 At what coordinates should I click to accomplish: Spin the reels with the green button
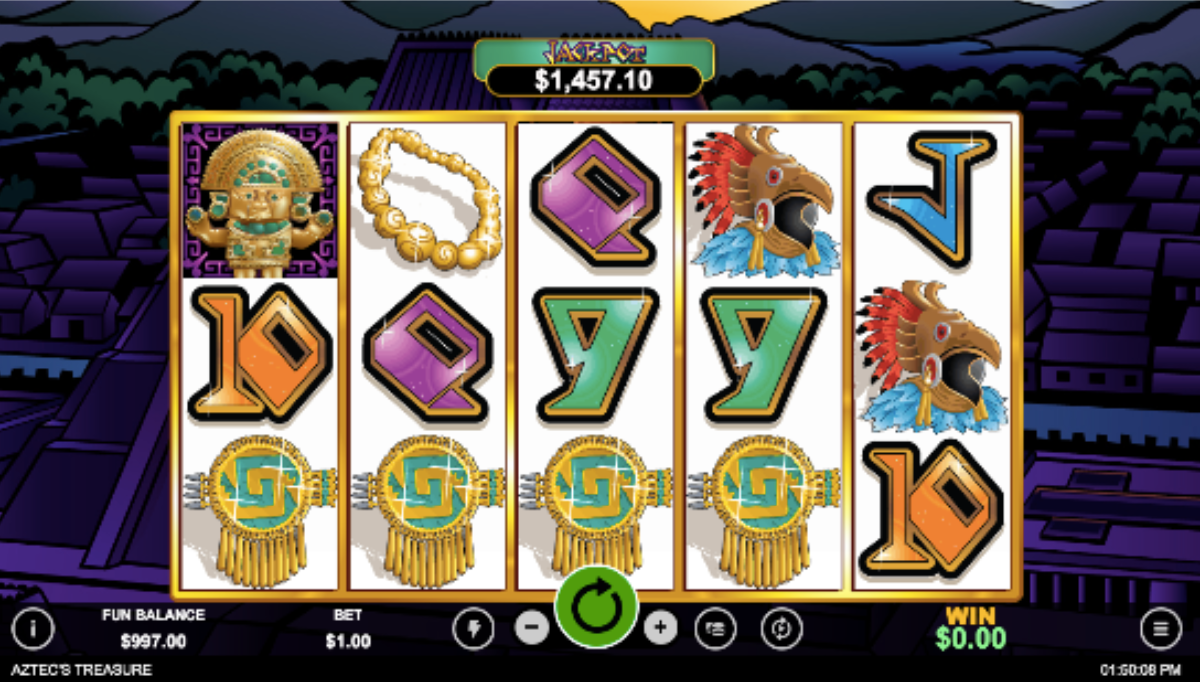pyautogui.click(x=596, y=606)
